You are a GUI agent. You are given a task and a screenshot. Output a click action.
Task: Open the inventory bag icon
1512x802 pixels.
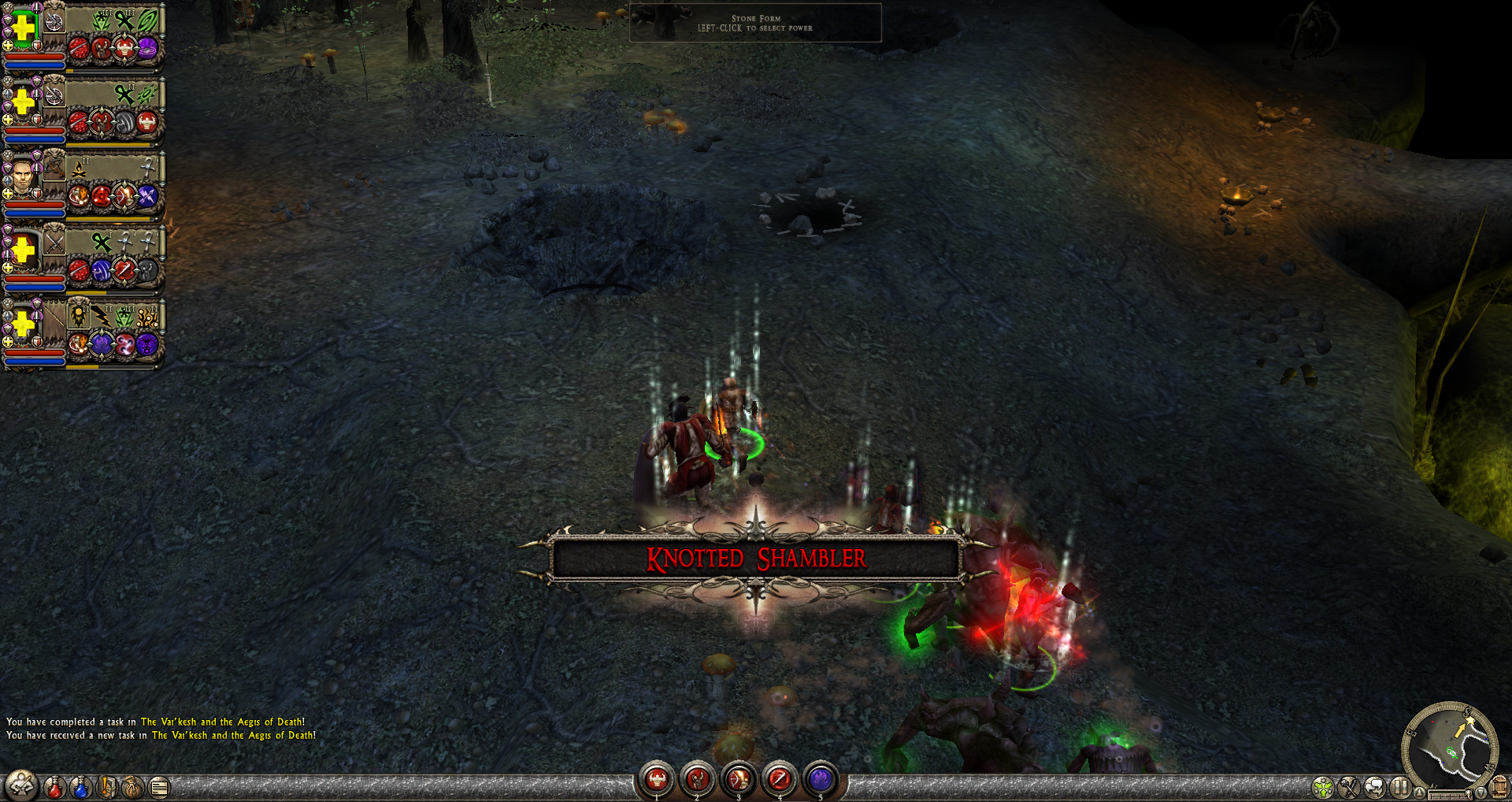click(x=134, y=786)
